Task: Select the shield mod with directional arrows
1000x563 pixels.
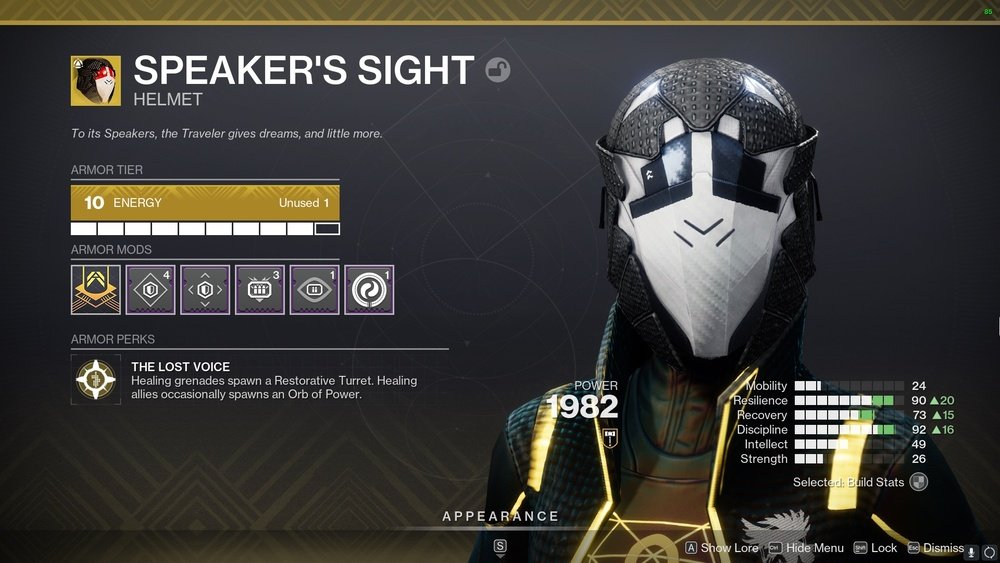Action: pyautogui.click(x=205, y=290)
